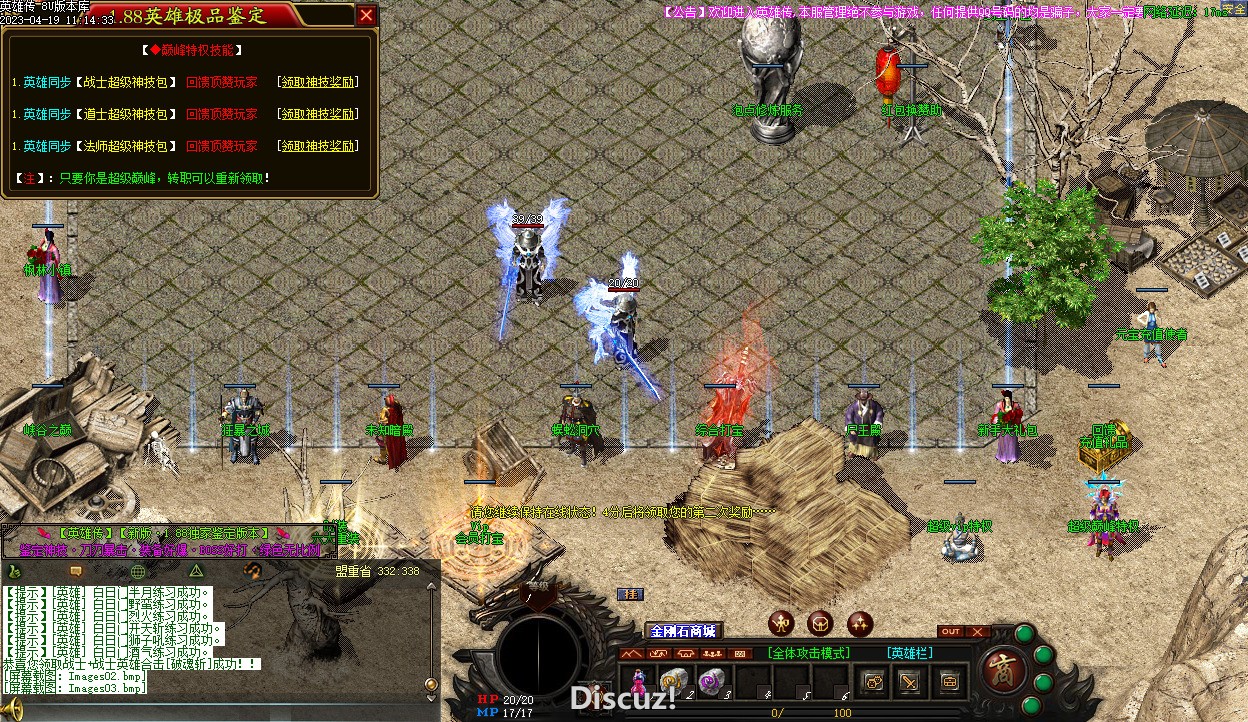This screenshot has height=722, width=1248.
Task: Select the globe chat channel icon
Action: [x=138, y=571]
